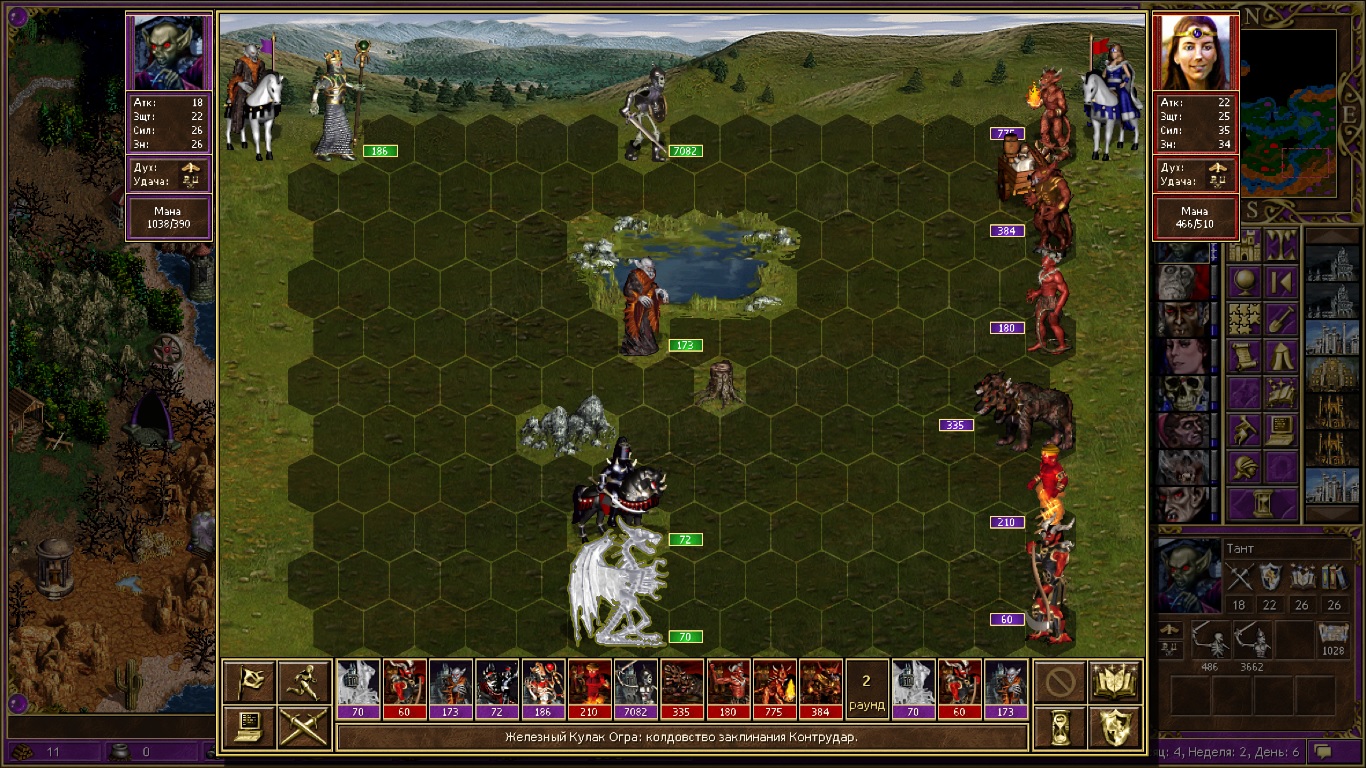View the attacking hero's green-faced portrait
Screen dimensions: 1366x768
point(169,52)
